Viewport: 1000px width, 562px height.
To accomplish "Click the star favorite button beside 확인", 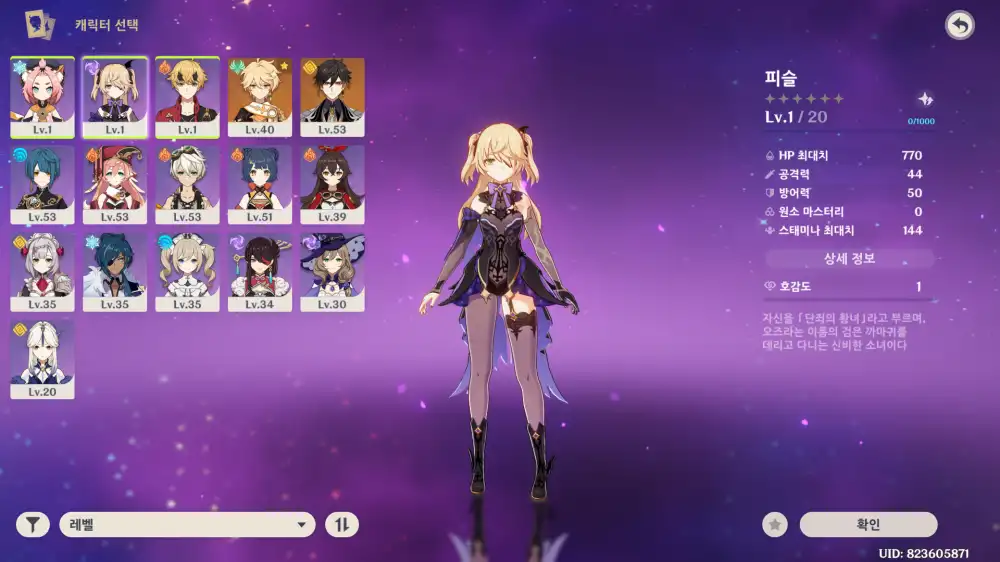I will tap(773, 524).
